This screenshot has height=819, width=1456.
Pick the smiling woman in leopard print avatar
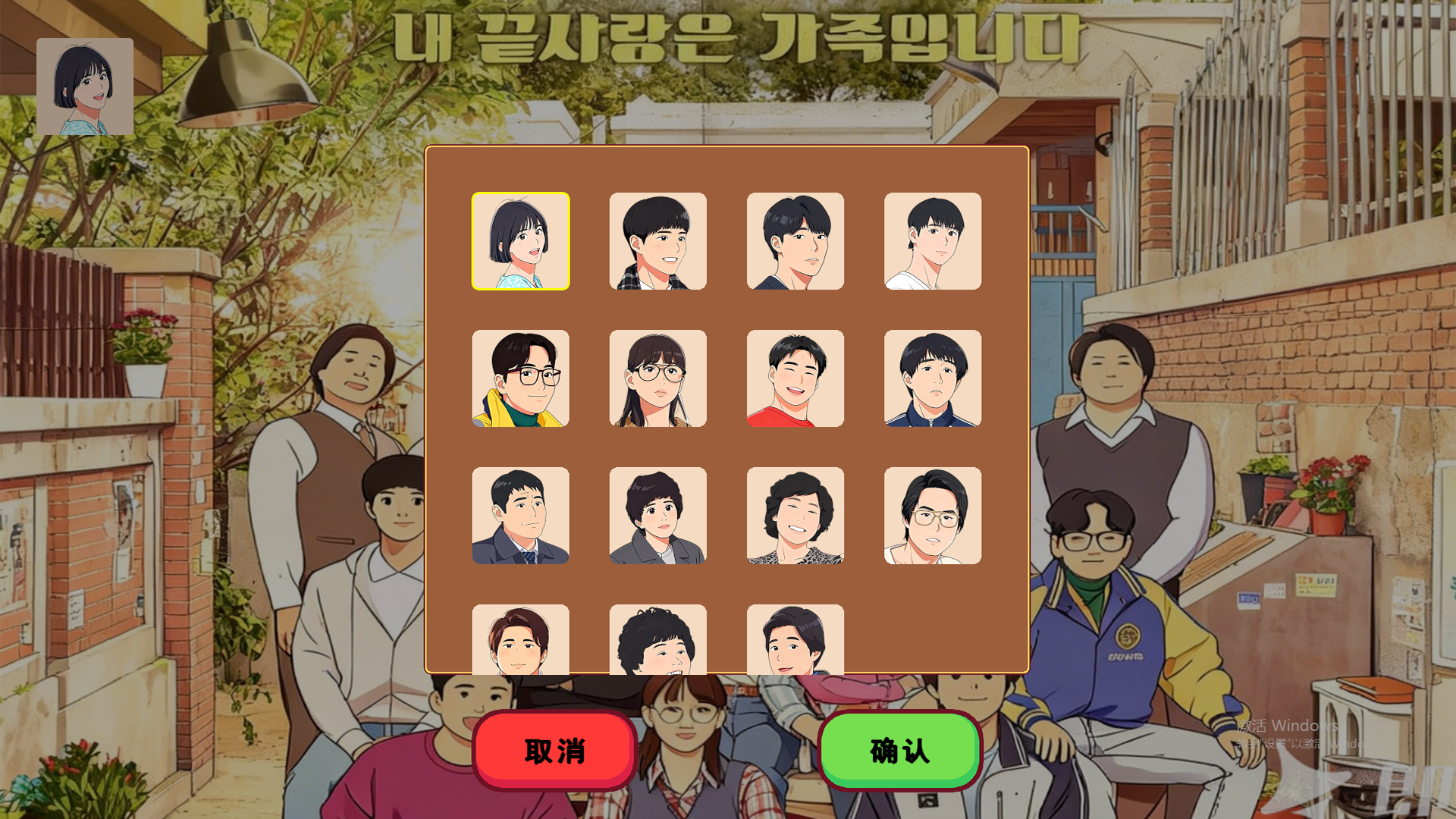click(x=795, y=517)
